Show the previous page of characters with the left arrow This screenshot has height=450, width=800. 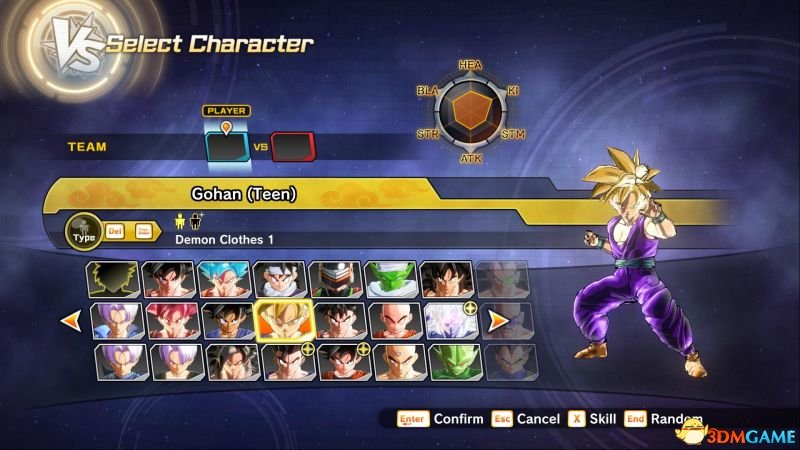coord(70,321)
